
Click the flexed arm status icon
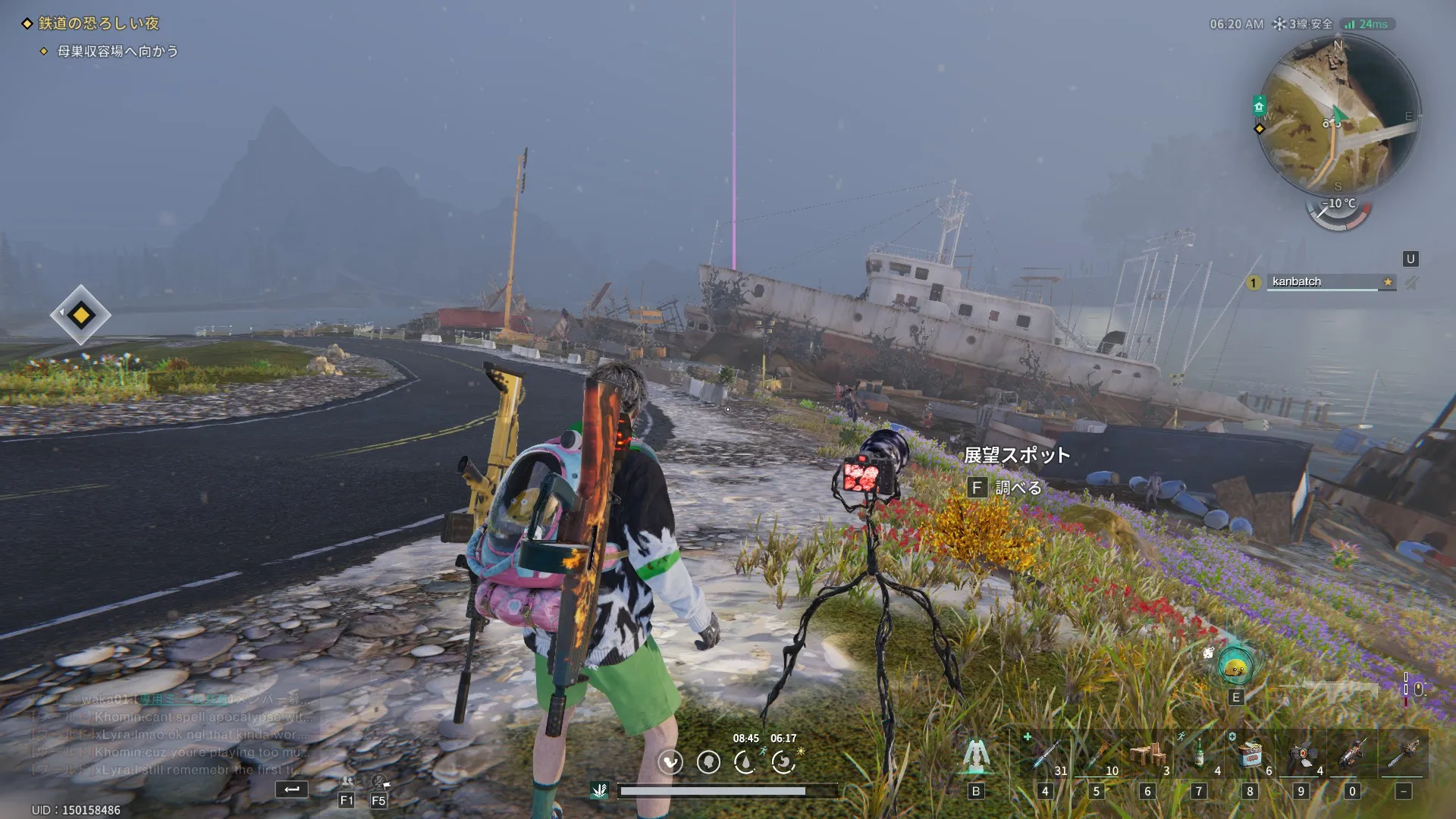tap(670, 762)
